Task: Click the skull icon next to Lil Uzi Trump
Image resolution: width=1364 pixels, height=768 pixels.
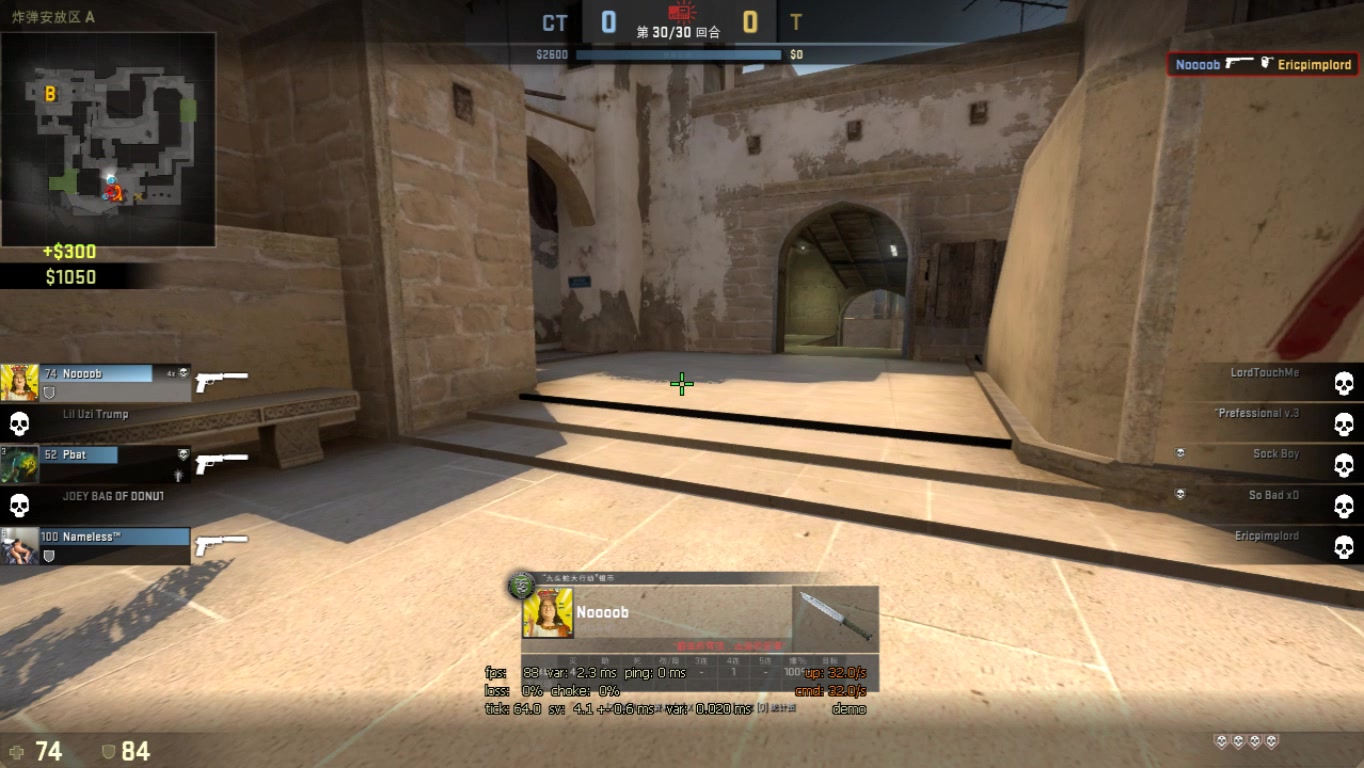Action: click(x=20, y=423)
